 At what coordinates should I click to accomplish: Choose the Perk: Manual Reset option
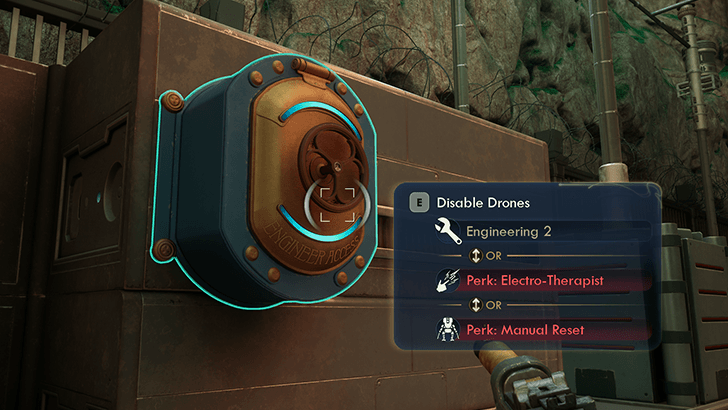528,330
